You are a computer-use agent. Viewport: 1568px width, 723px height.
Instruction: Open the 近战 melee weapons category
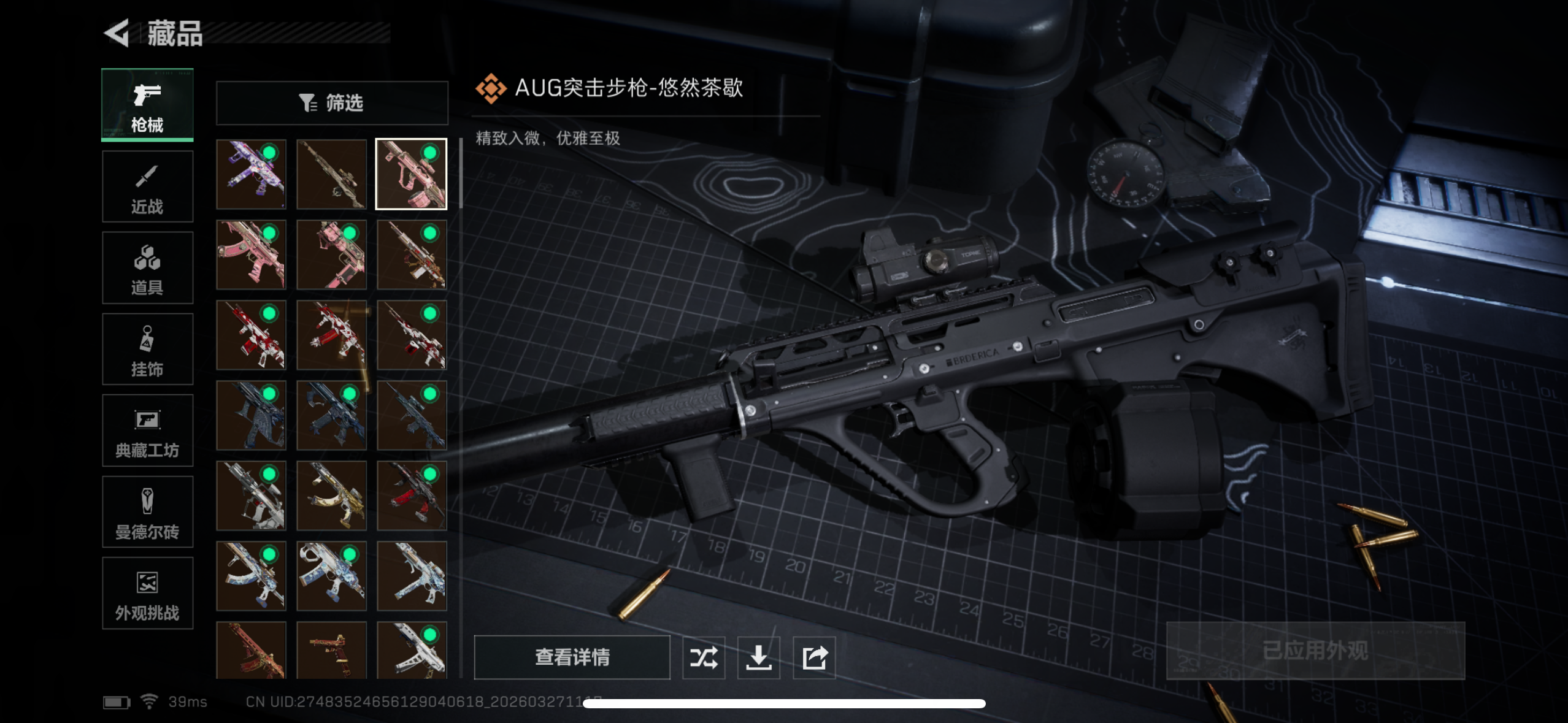pyautogui.click(x=147, y=186)
